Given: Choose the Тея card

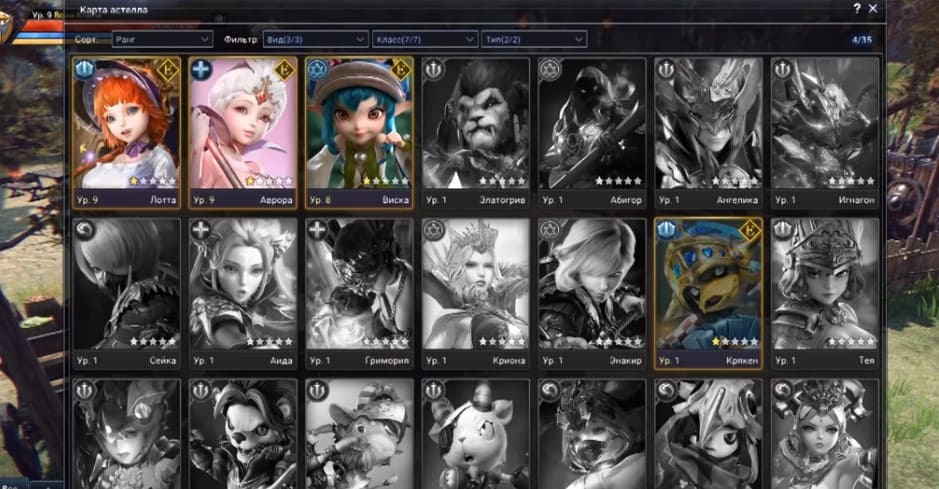Looking at the screenshot, I should (x=824, y=293).
